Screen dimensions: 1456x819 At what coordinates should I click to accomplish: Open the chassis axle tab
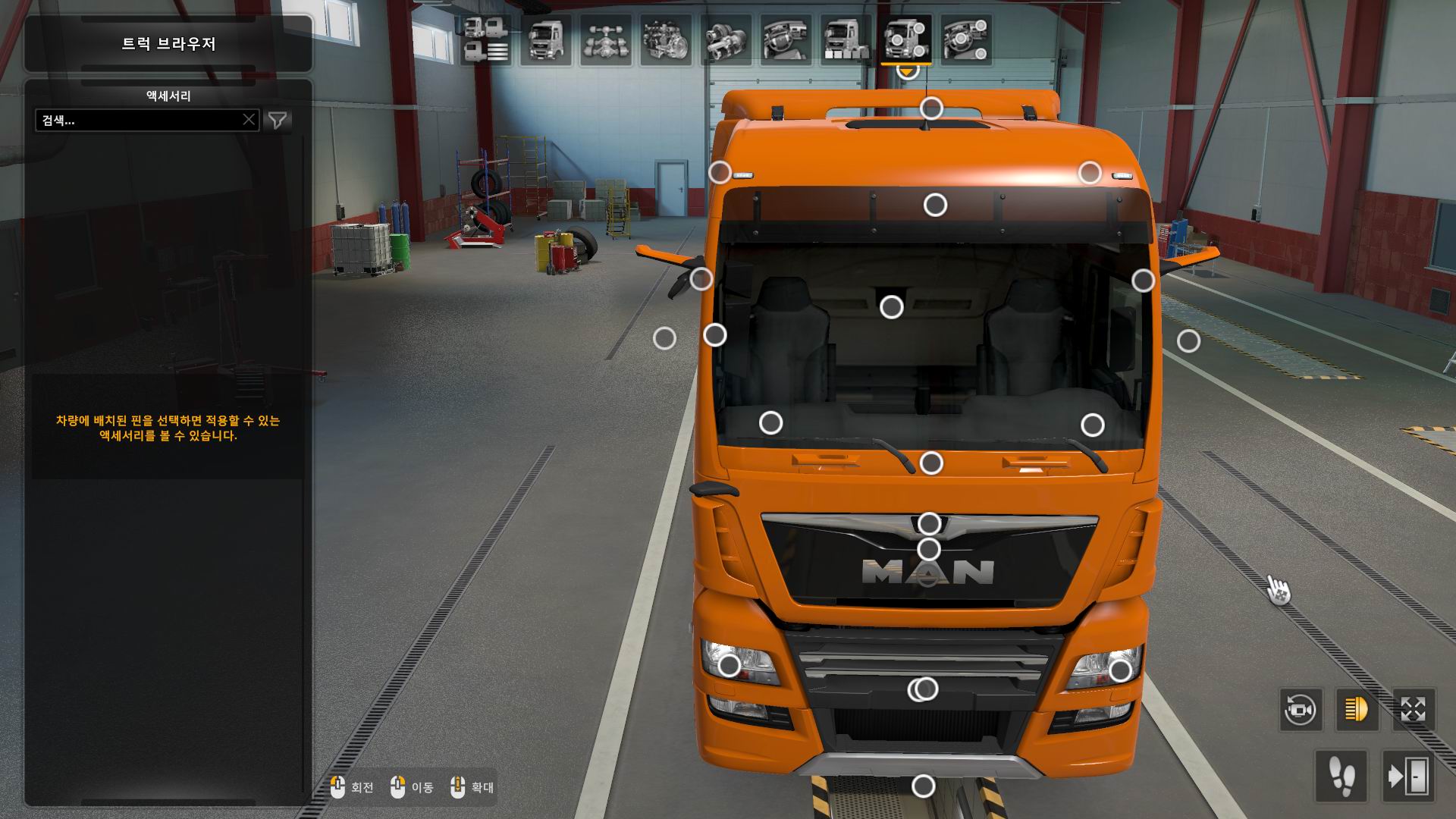[x=606, y=40]
